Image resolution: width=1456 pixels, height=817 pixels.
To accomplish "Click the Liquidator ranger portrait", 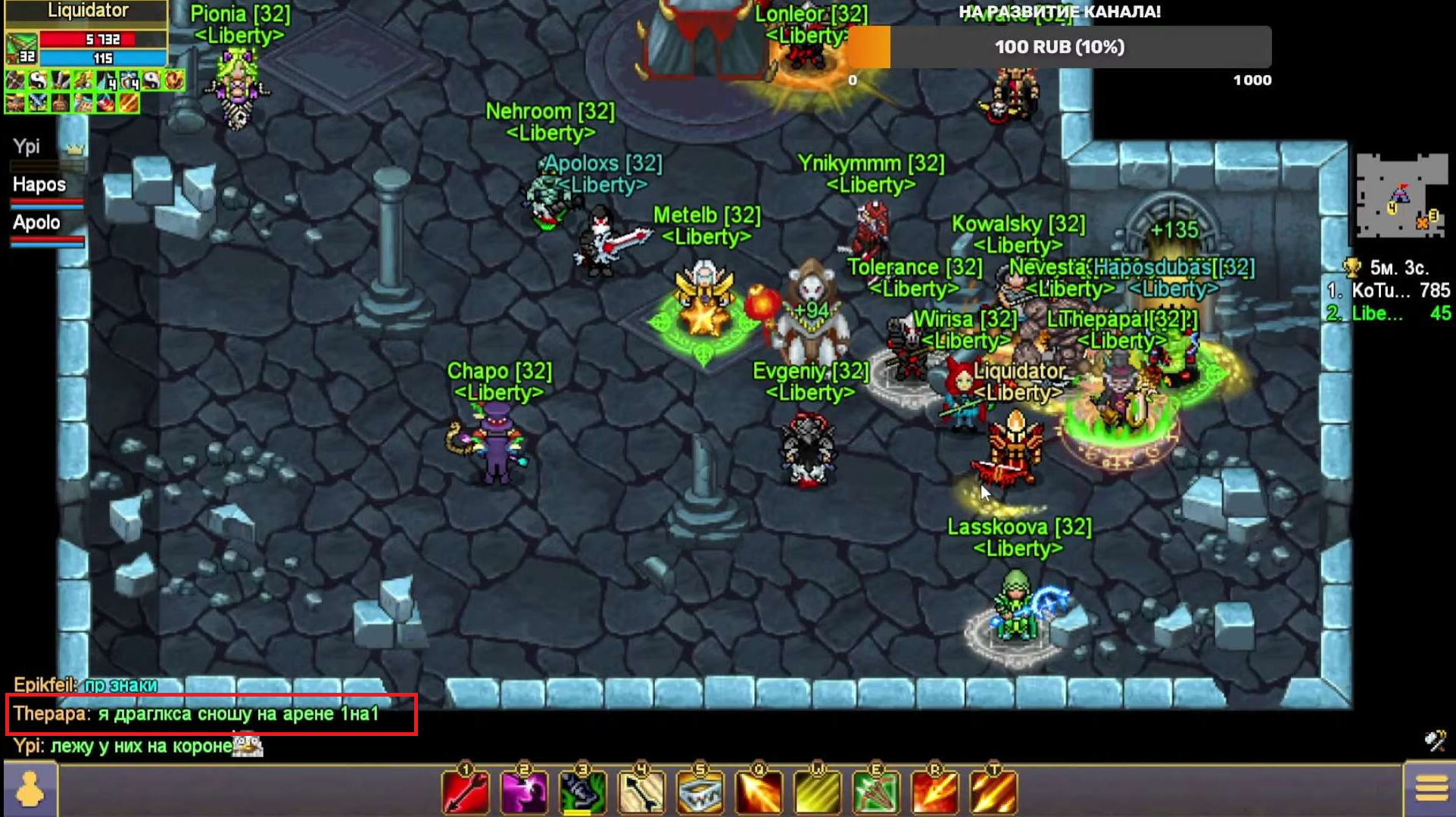I will pos(21,48).
